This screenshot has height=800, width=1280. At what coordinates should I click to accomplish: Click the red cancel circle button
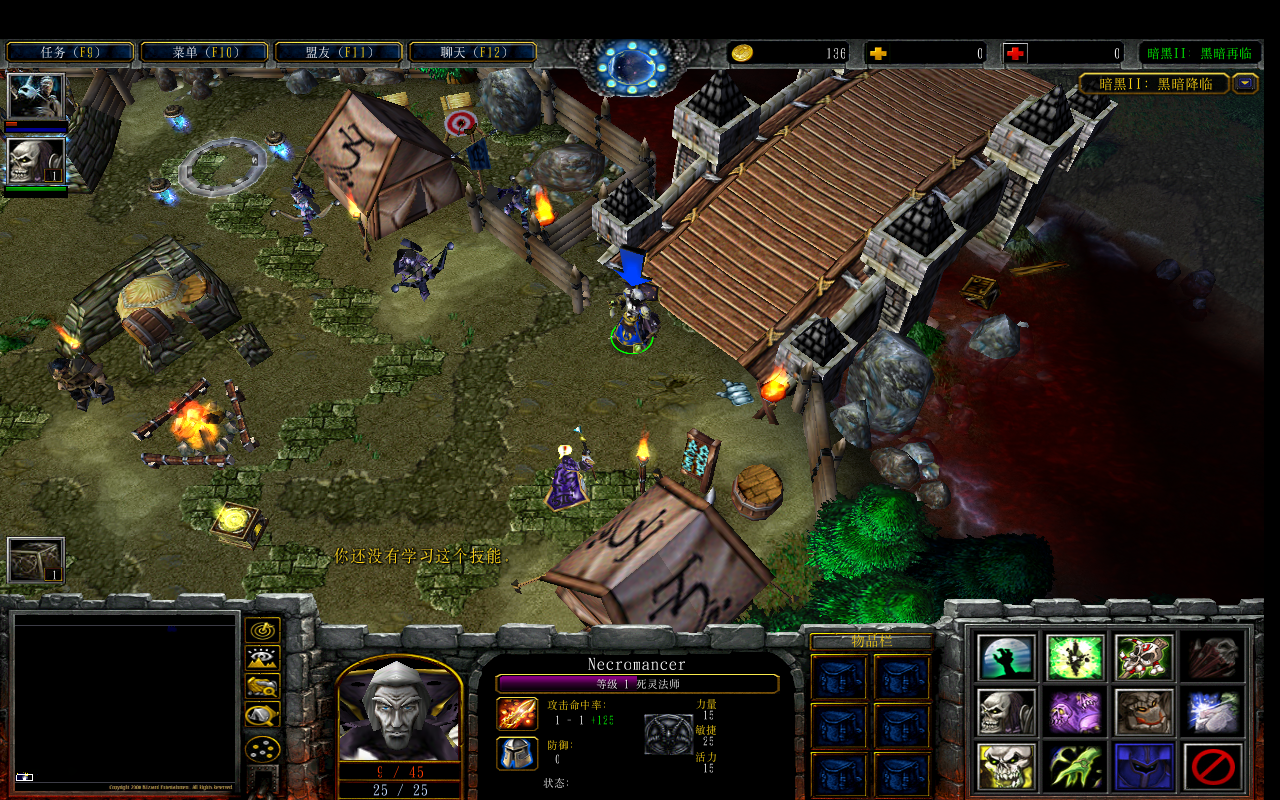[x=1213, y=767]
